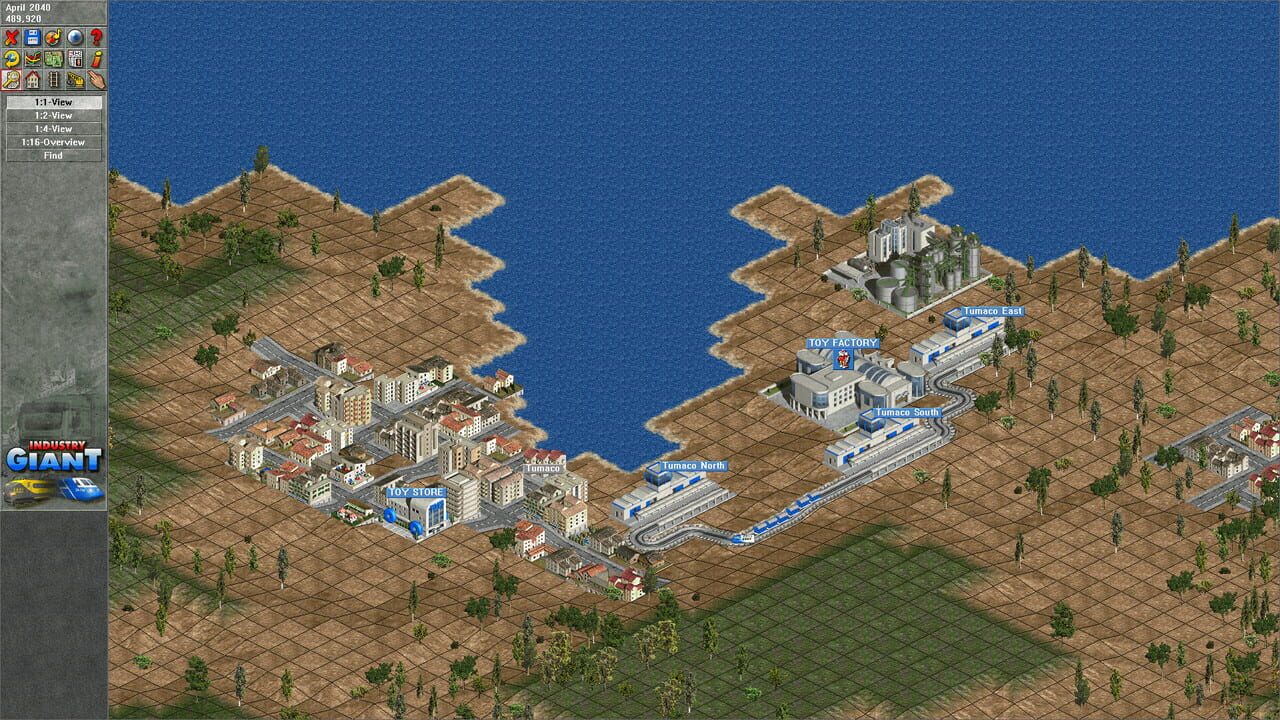
Task: Select the hand pointer tool
Action: tap(98, 80)
